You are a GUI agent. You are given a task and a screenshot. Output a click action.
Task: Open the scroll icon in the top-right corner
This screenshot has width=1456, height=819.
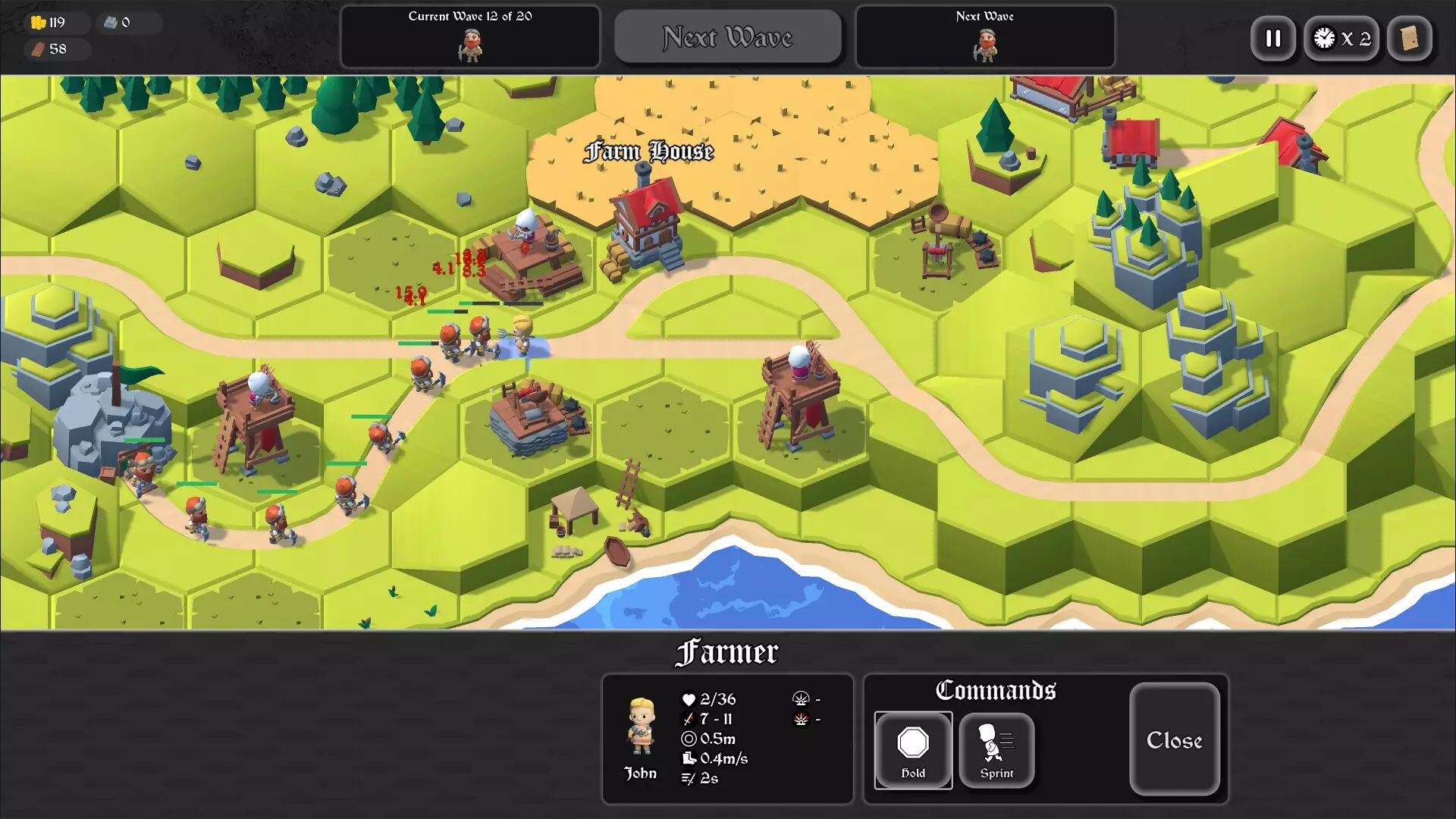tap(1410, 39)
